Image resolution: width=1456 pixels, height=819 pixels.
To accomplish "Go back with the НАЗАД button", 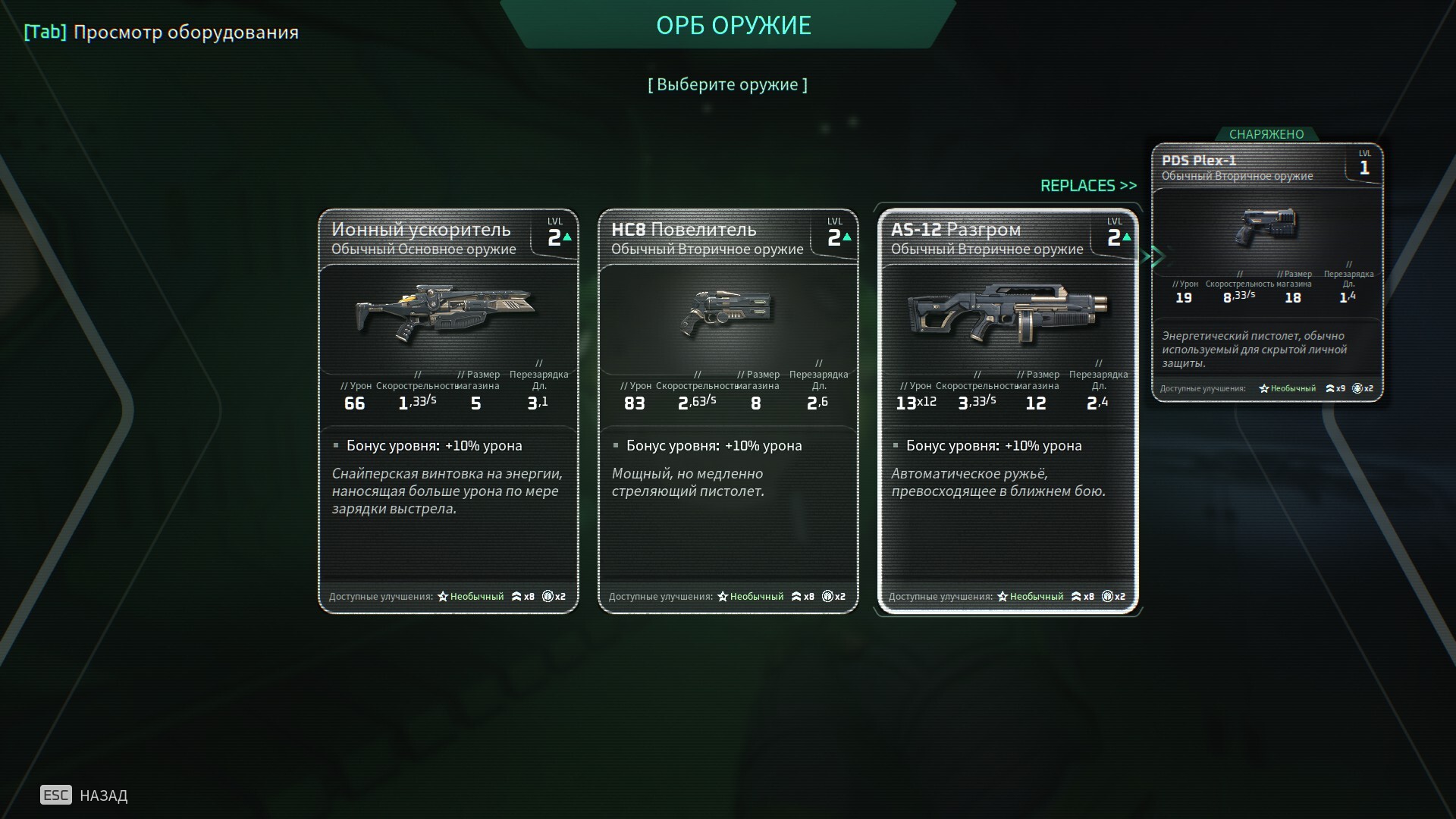I will 84,795.
